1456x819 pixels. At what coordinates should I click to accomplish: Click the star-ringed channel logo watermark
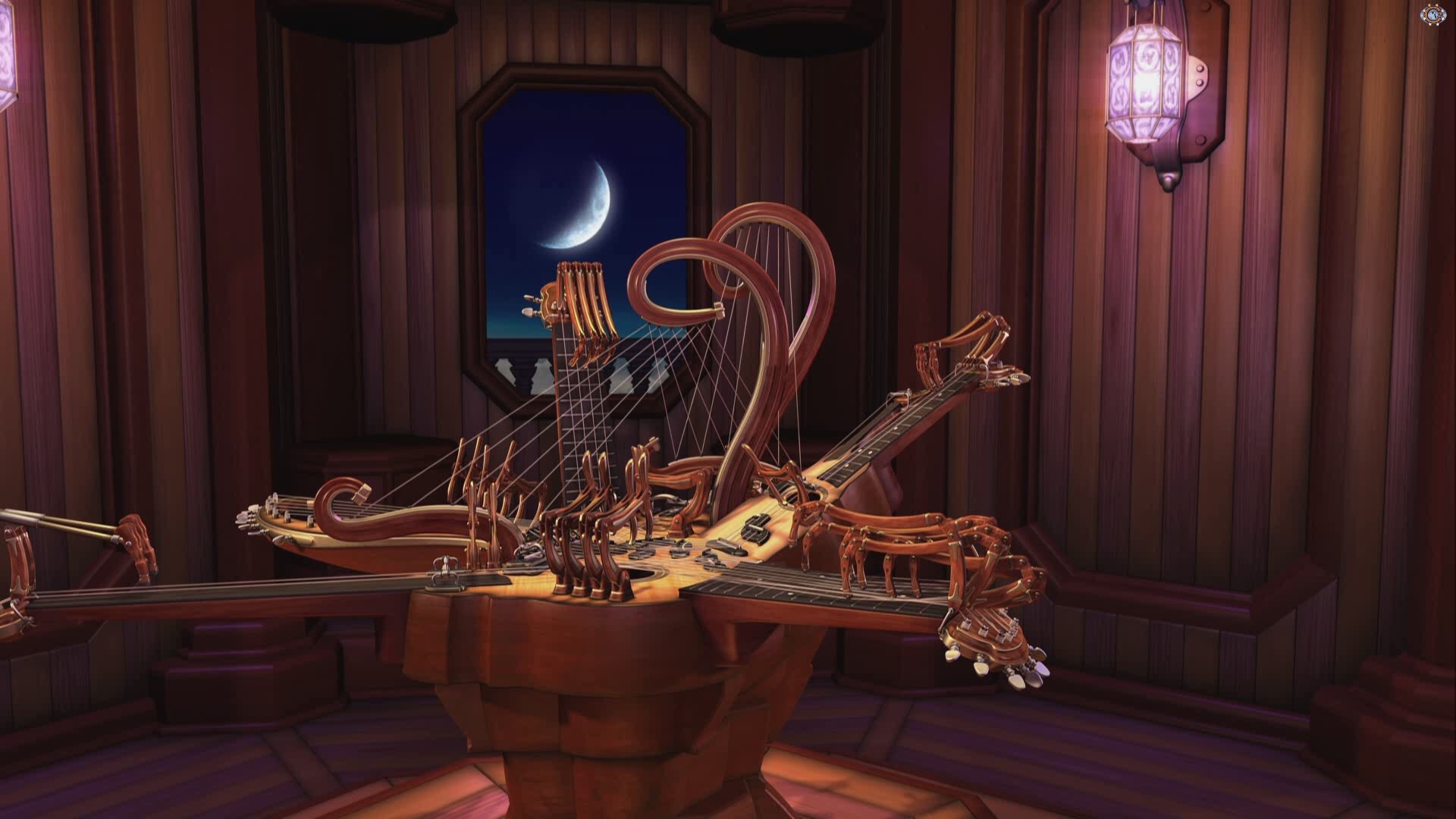pyautogui.click(x=1431, y=14)
